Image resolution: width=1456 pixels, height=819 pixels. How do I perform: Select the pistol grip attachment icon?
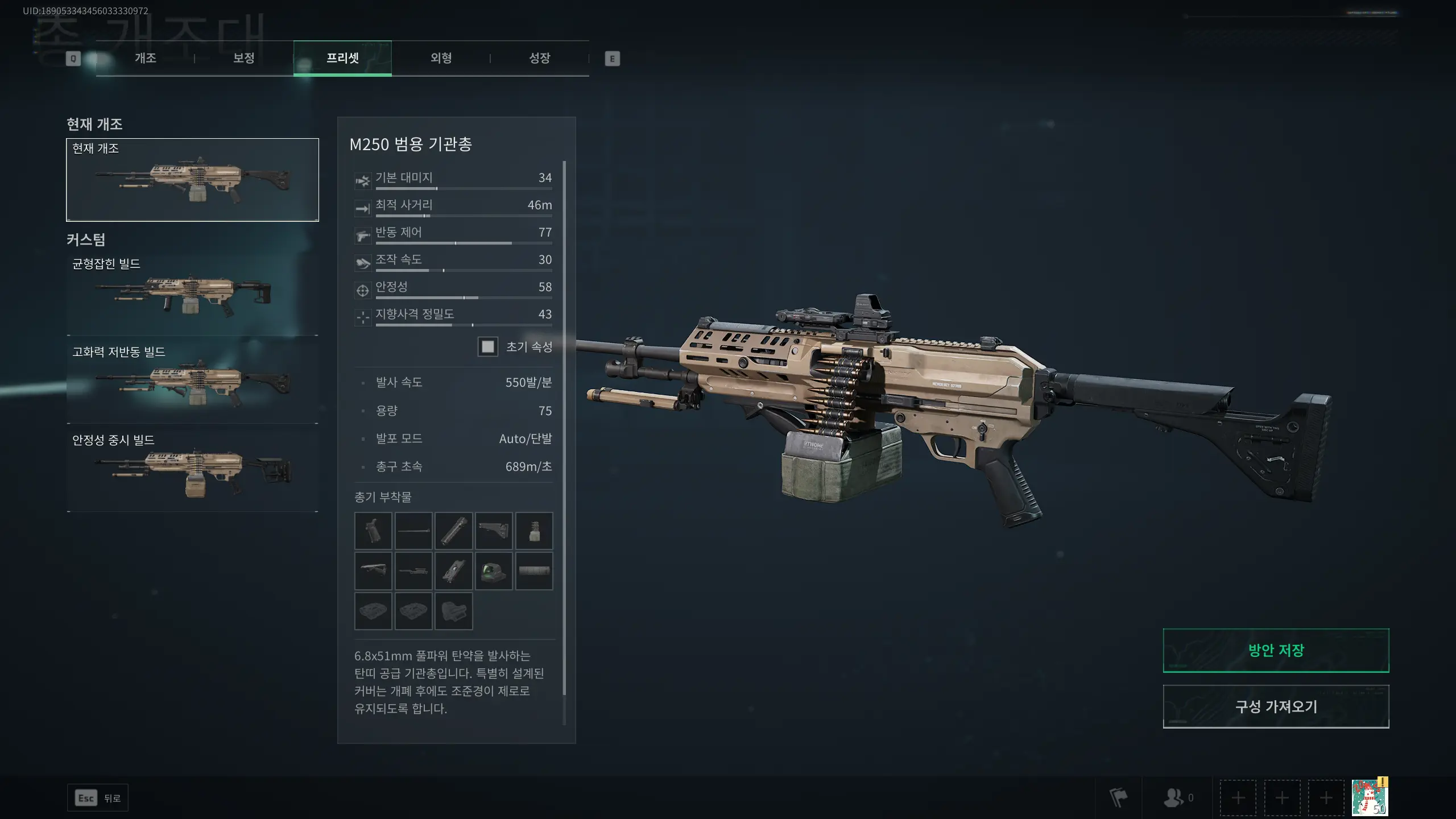[x=373, y=531]
